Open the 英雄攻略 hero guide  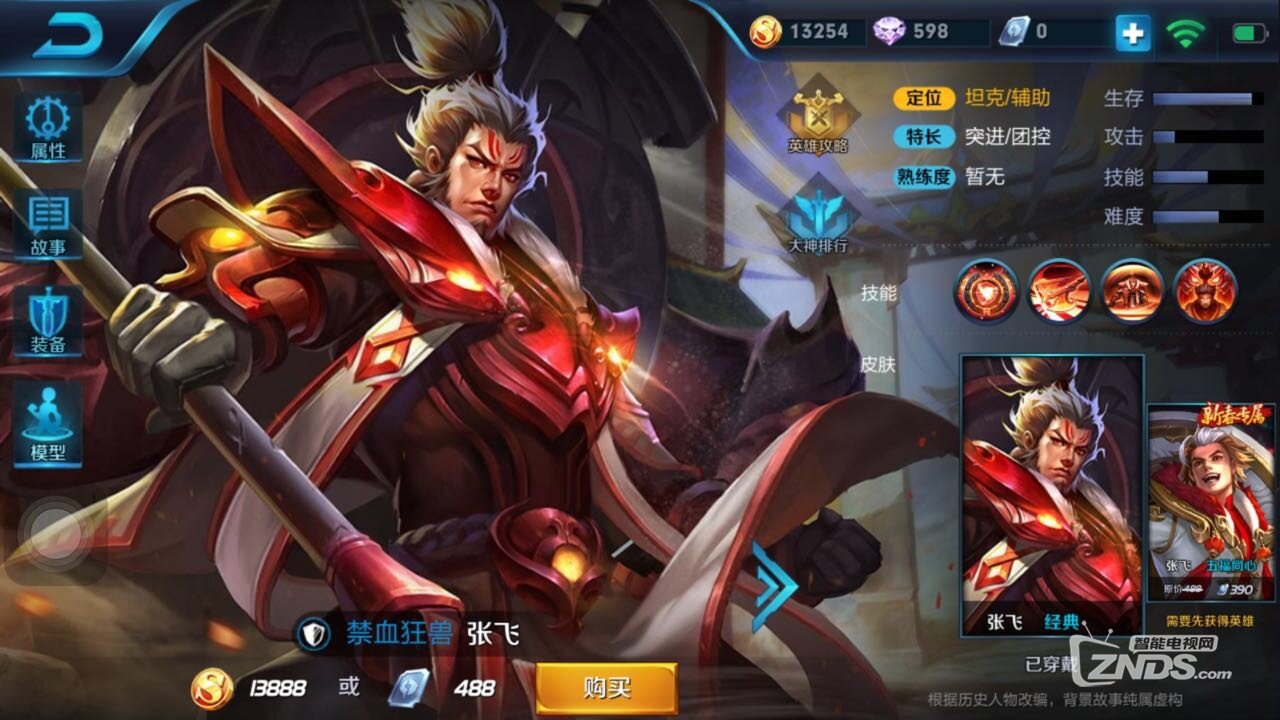(818, 115)
